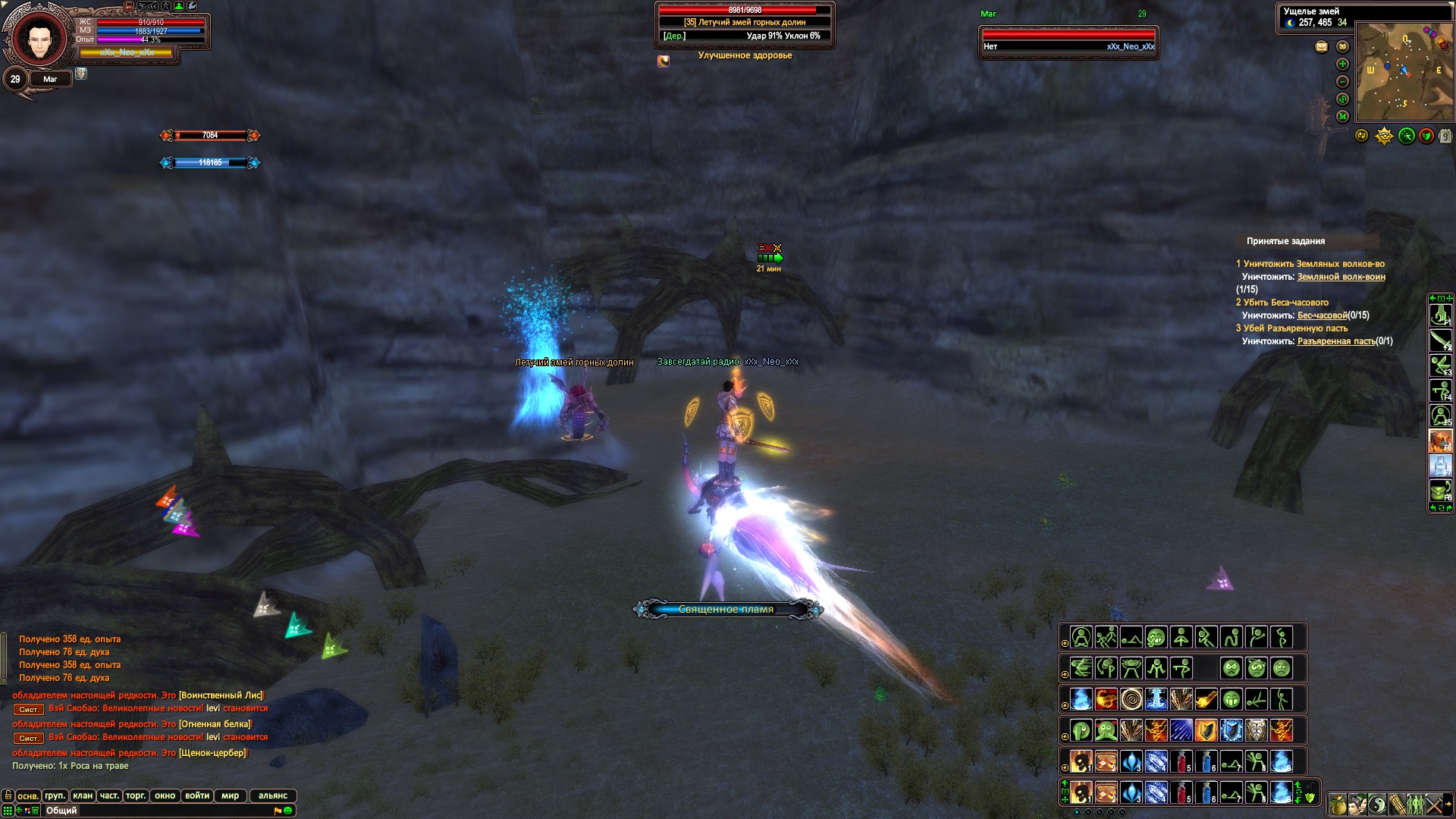
Task: Activate the orange shield skill icon
Action: [x=1206, y=730]
